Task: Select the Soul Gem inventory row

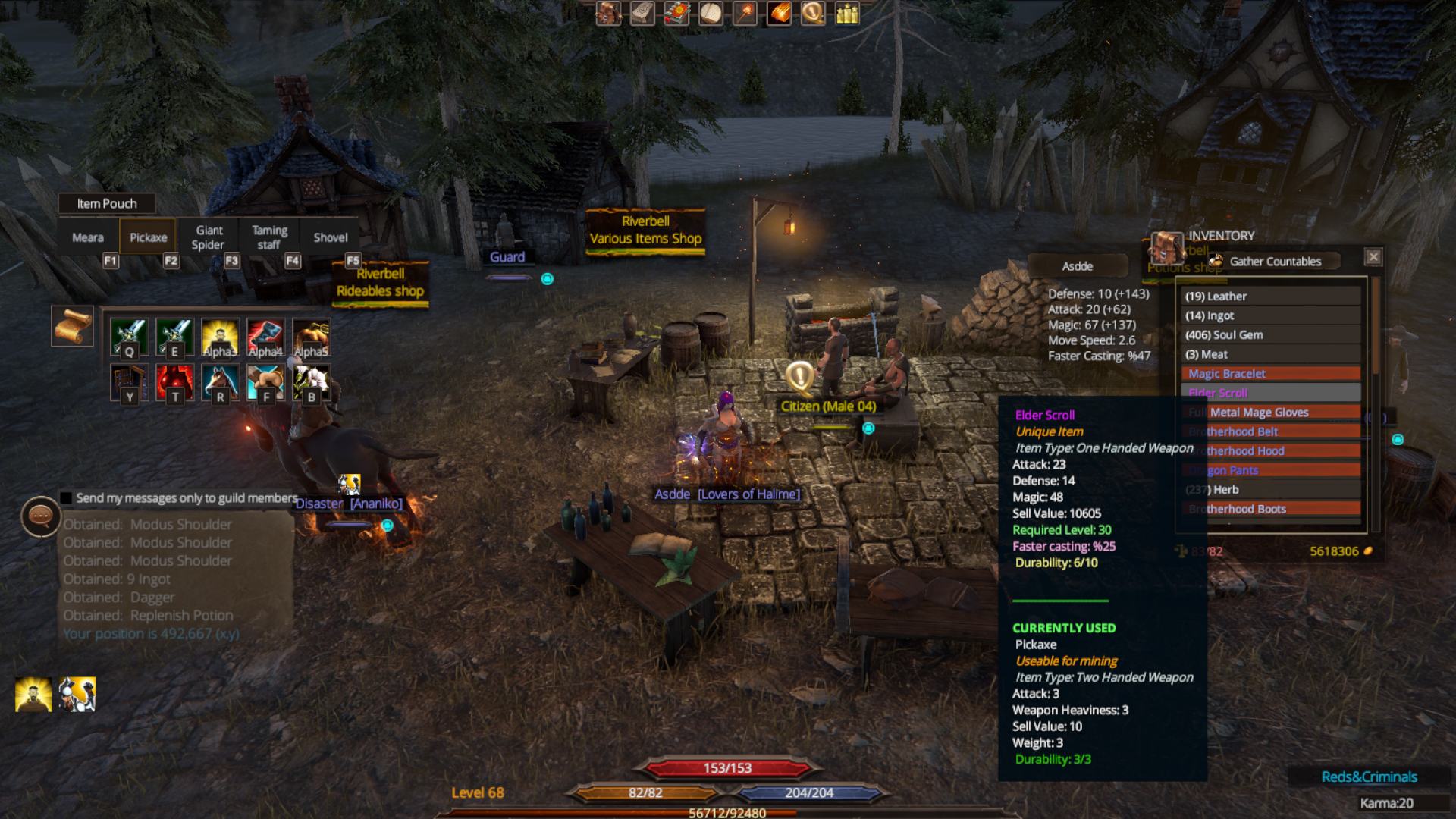Action: [x=1271, y=335]
